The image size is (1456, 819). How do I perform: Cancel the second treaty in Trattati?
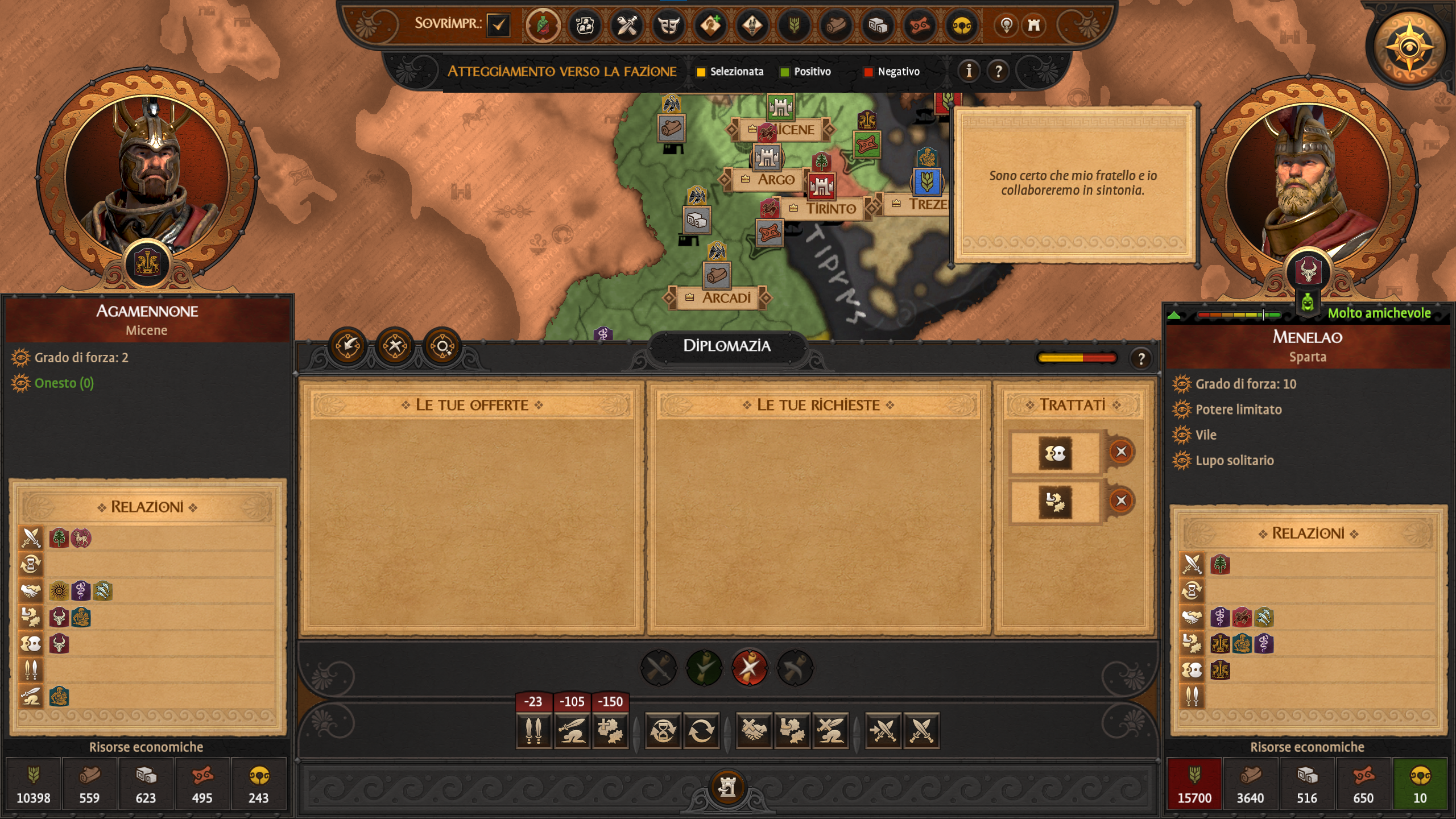(x=1120, y=500)
